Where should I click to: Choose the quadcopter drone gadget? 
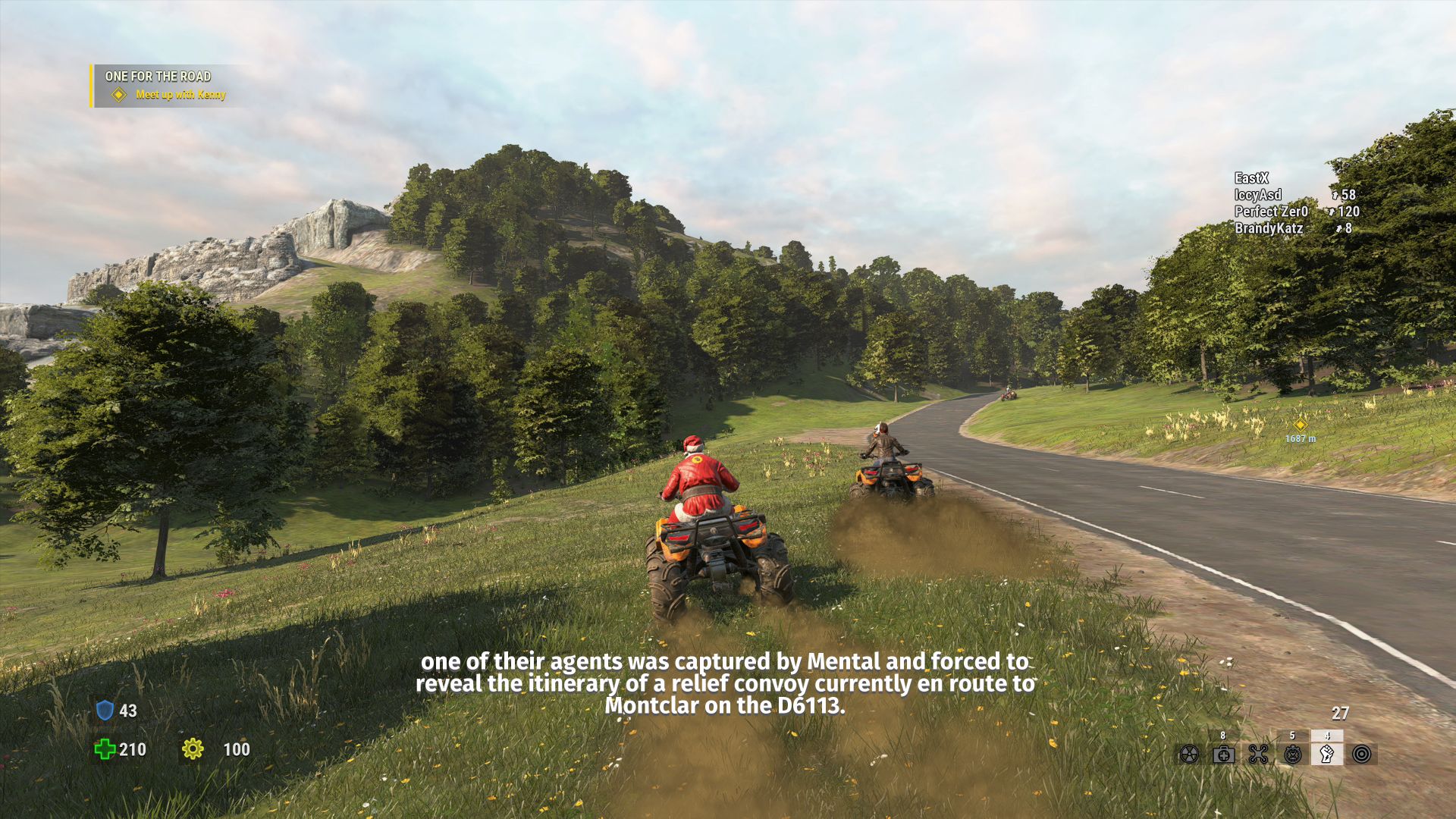coord(1258,755)
